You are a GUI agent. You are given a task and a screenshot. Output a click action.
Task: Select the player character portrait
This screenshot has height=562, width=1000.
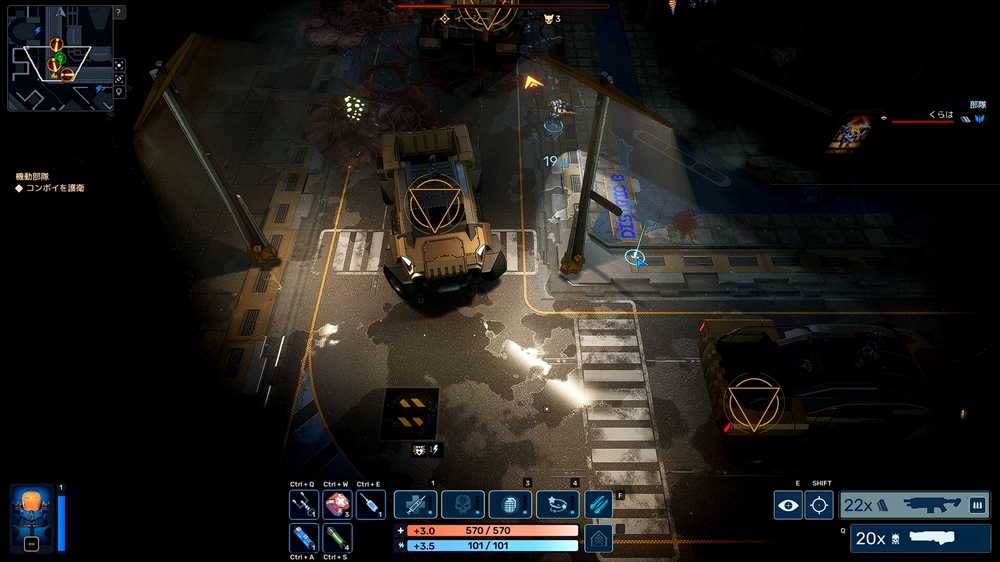pyautogui.click(x=31, y=518)
